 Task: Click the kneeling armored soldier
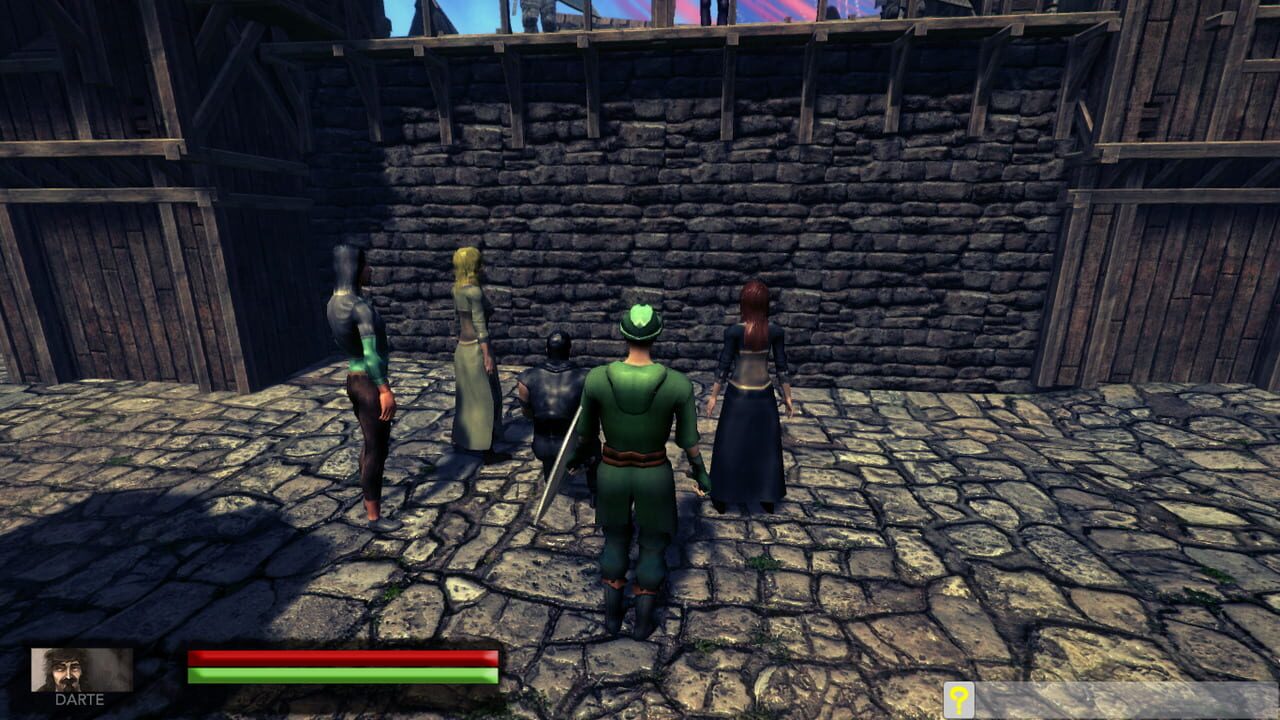[x=553, y=400]
